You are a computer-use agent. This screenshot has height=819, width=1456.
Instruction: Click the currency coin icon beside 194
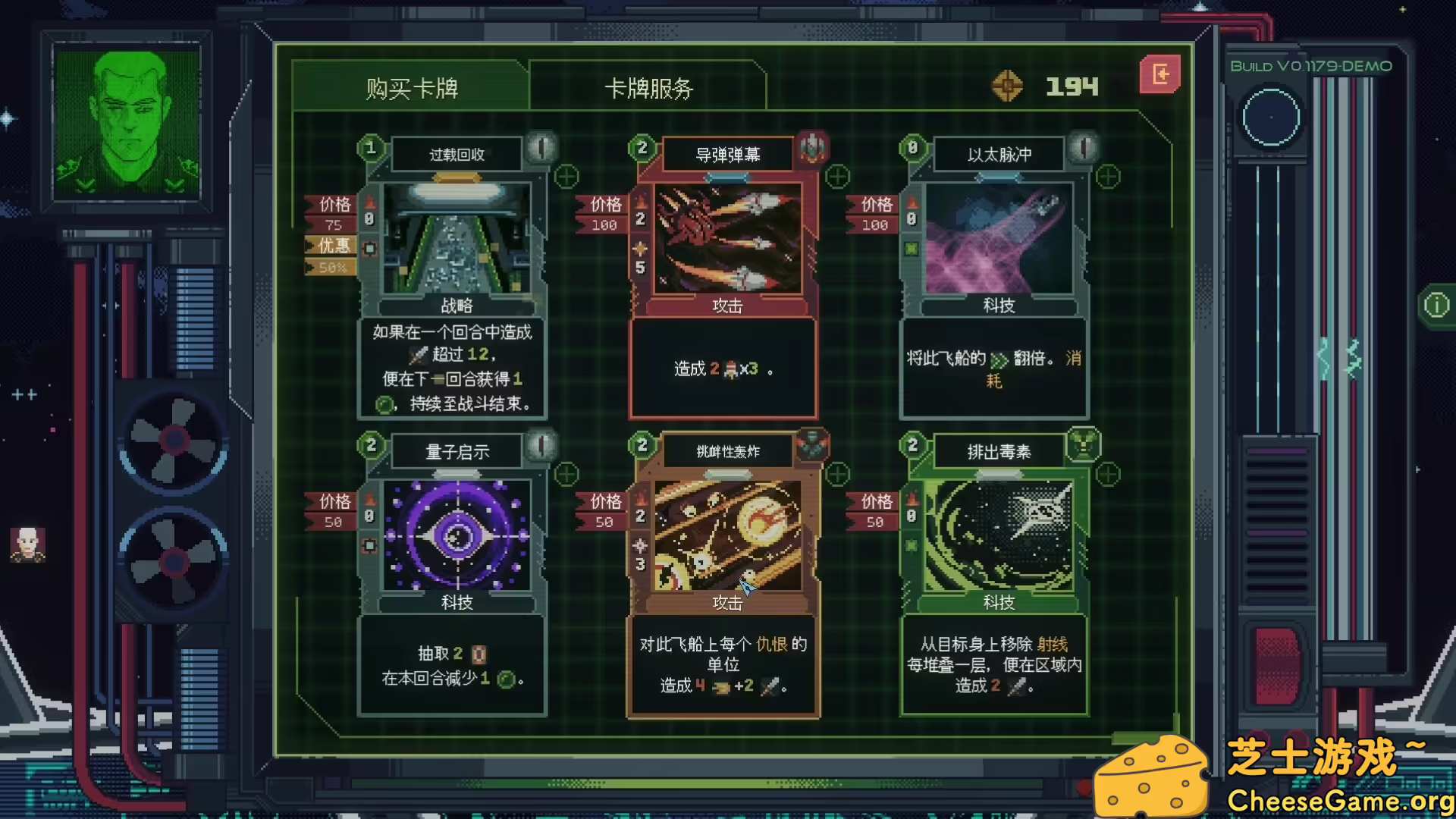(x=1009, y=86)
